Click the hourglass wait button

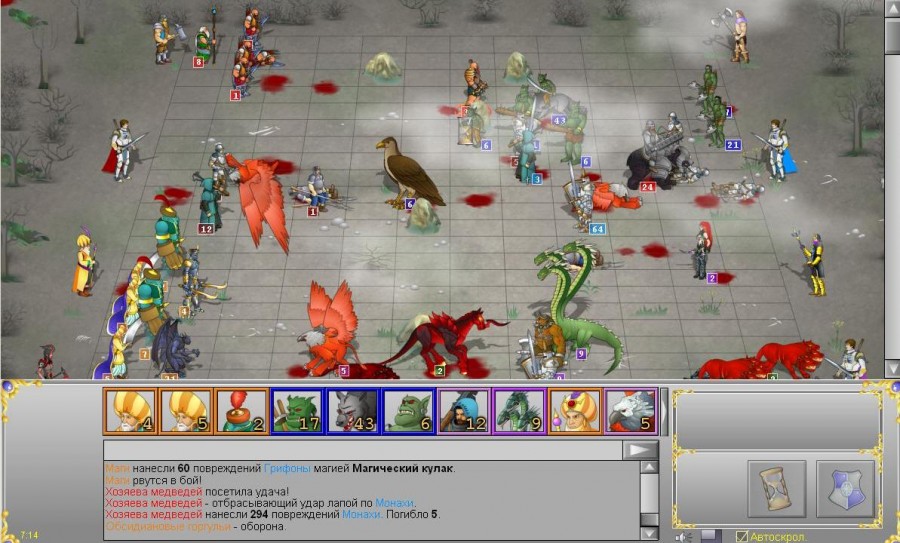click(776, 489)
